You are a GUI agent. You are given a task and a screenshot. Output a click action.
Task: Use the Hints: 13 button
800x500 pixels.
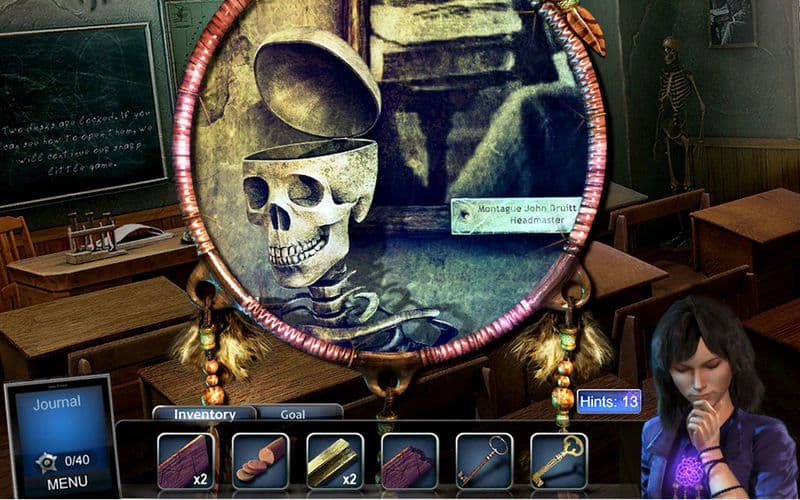(609, 402)
